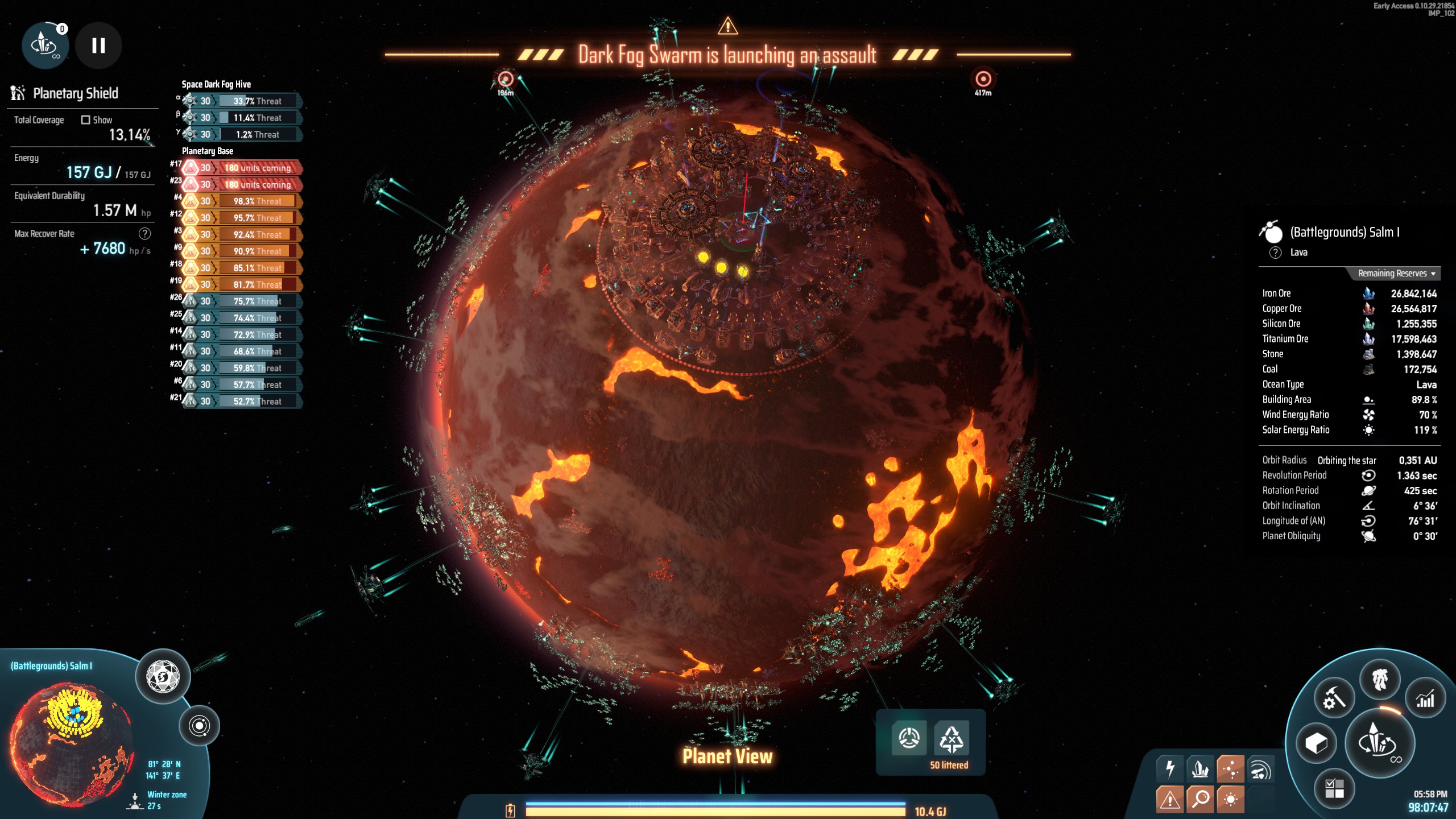Click the recycle littered items button

(952, 738)
